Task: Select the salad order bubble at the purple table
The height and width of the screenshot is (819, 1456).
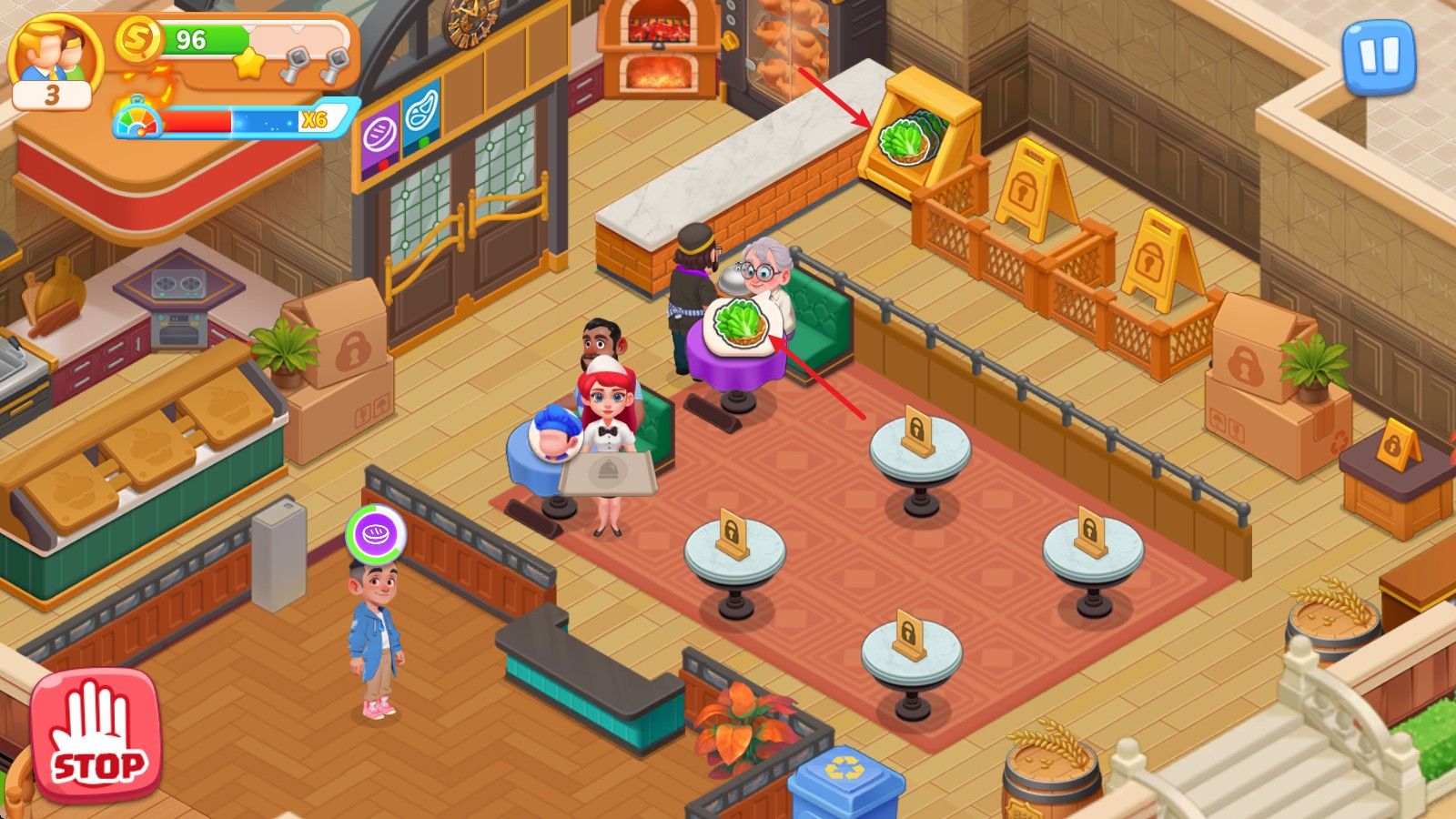Action: tap(738, 327)
